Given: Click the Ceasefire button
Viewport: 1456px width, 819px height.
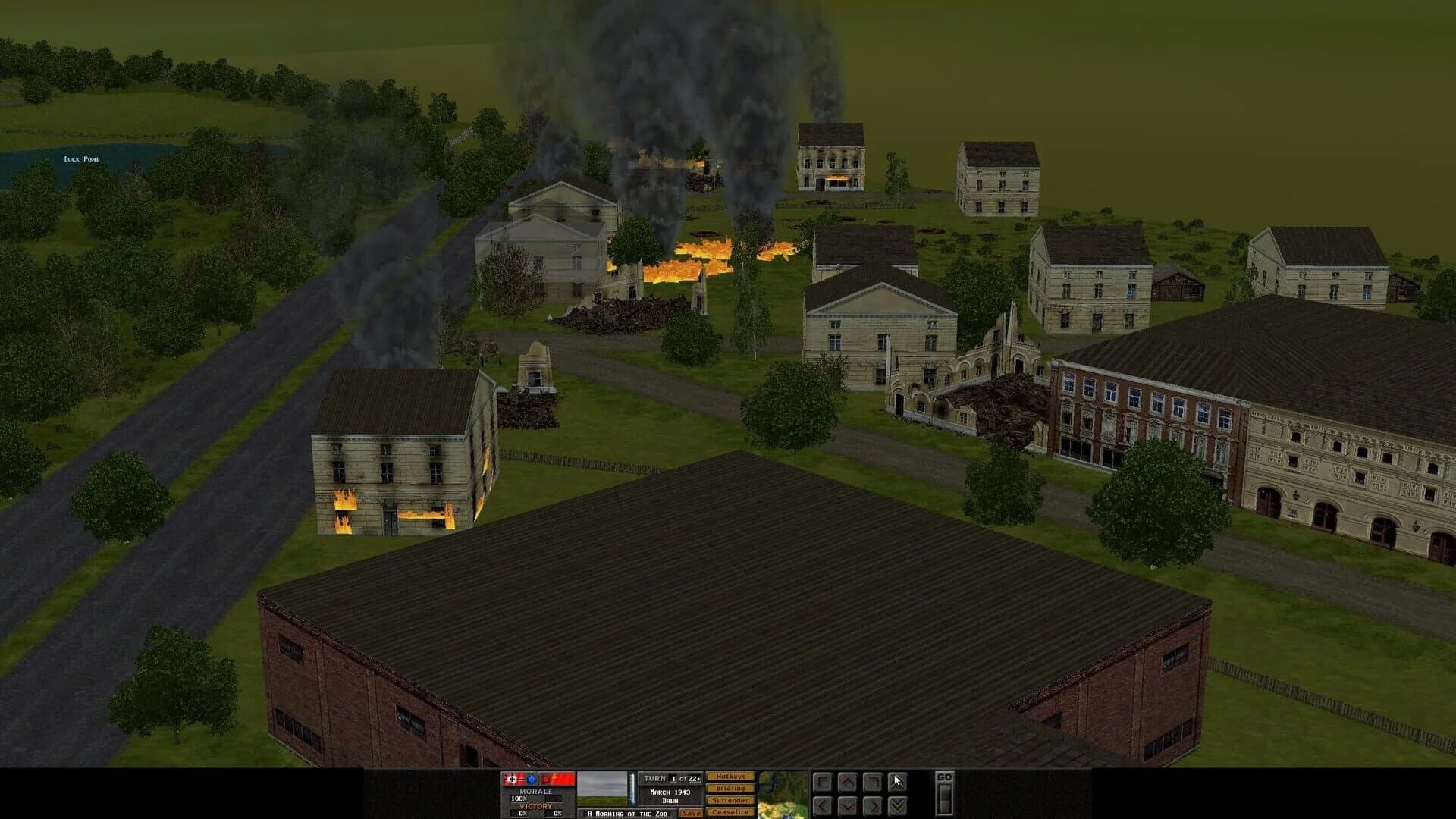Looking at the screenshot, I should pyautogui.click(x=730, y=812).
